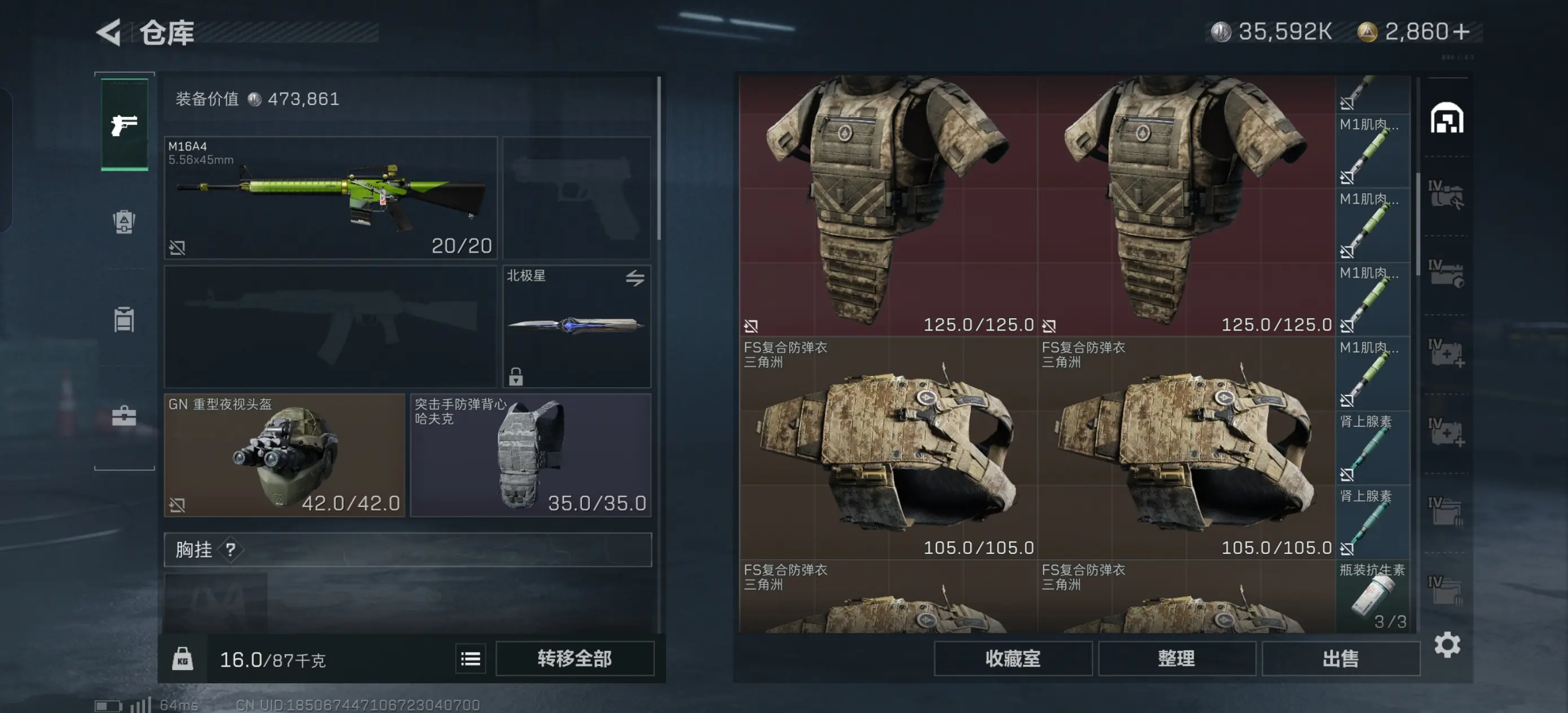Screen dimensions: 1568x713
Task: Tap the weight lock icon
Action: click(182, 659)
